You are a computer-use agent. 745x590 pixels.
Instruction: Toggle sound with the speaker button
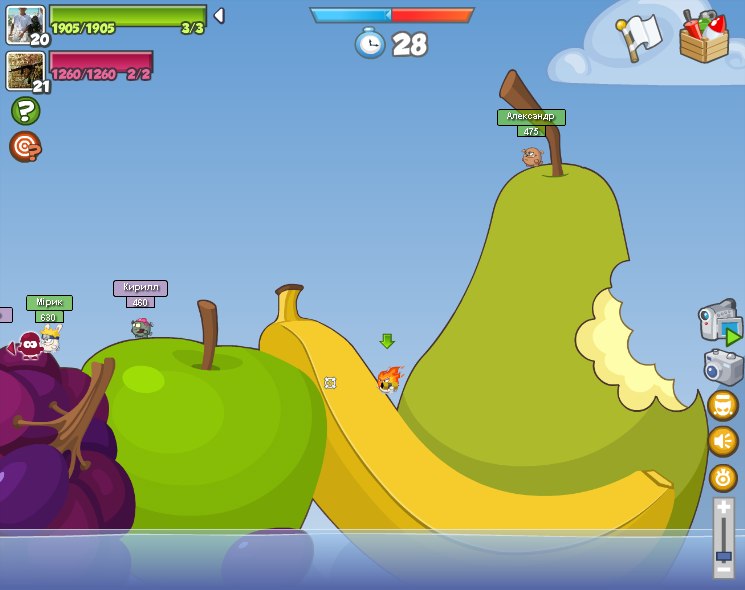[x=723, y=441]
